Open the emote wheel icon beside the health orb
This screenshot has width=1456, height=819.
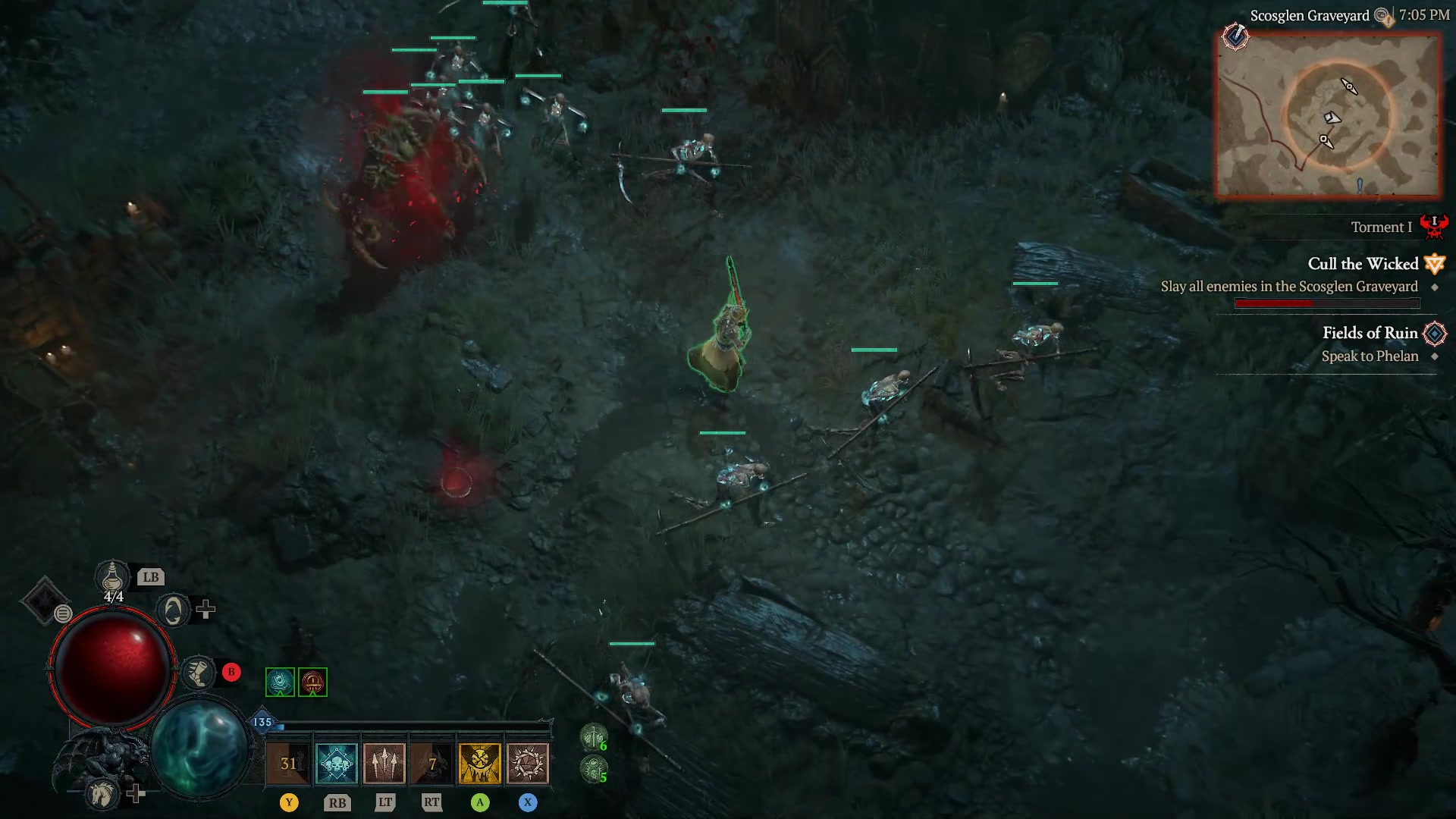point(63,613)
